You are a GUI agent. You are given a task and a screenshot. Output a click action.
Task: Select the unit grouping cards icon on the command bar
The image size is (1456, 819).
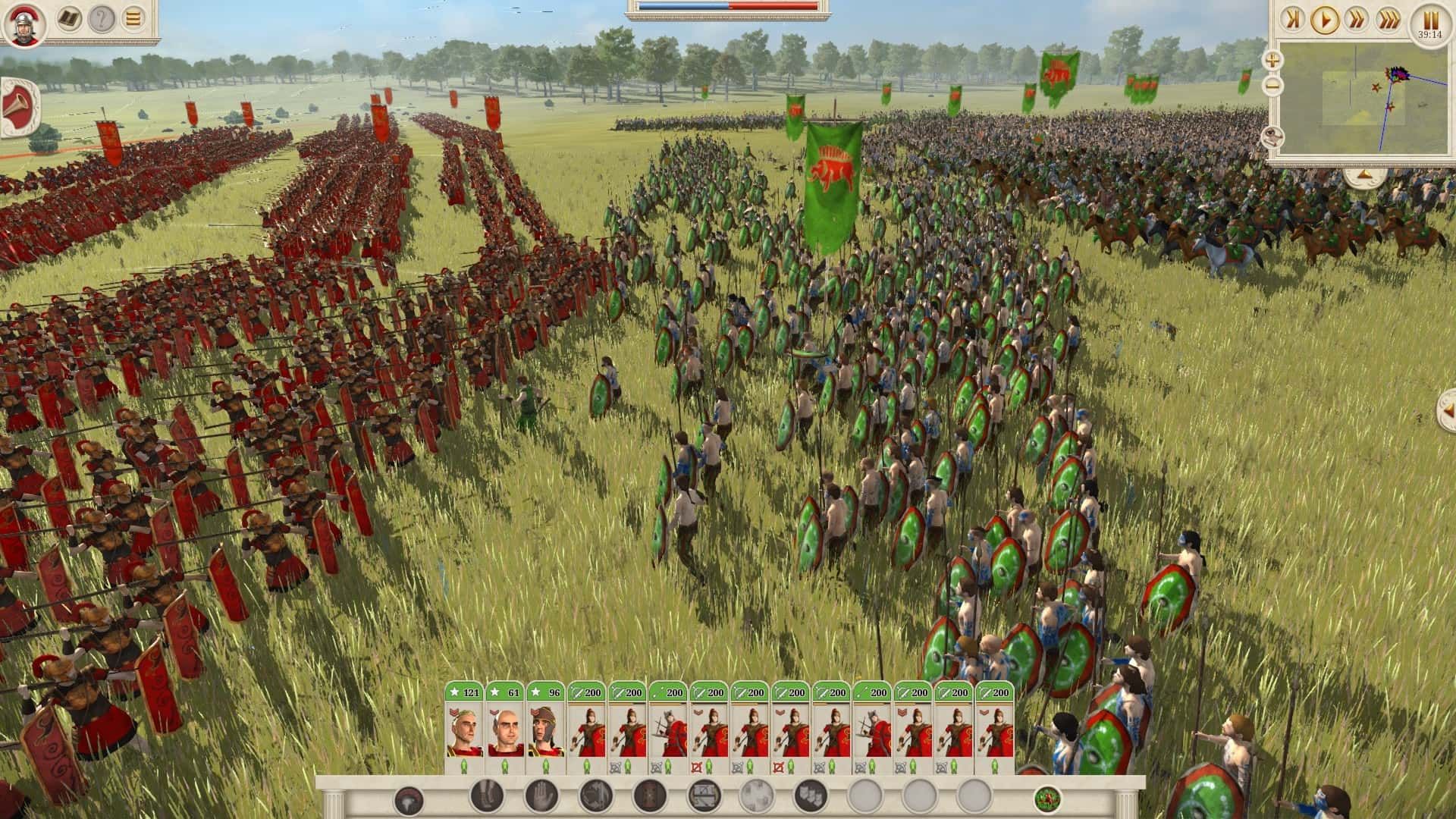(811, 796)
